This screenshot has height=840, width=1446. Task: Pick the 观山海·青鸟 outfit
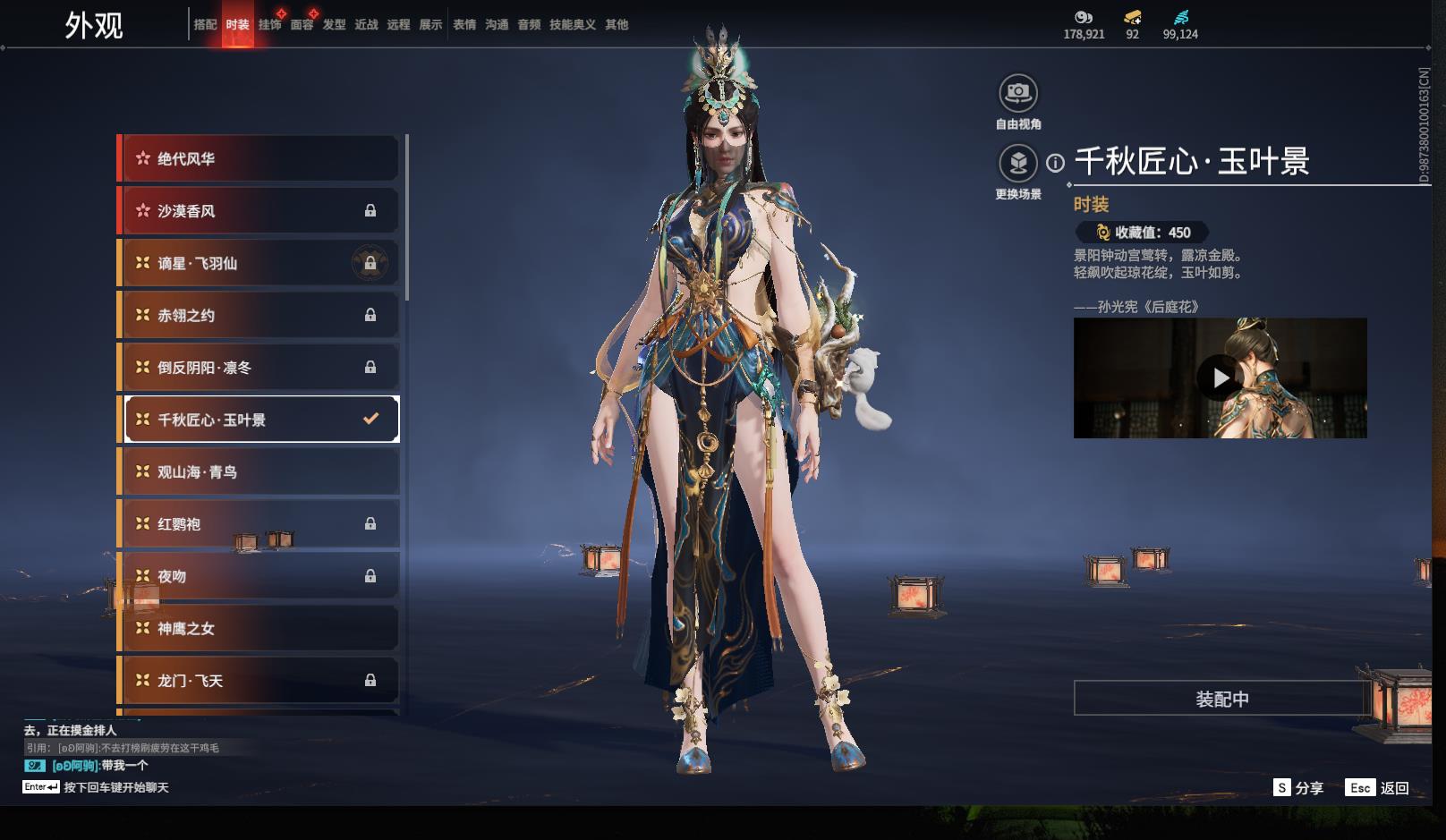(x=259, y=471)
